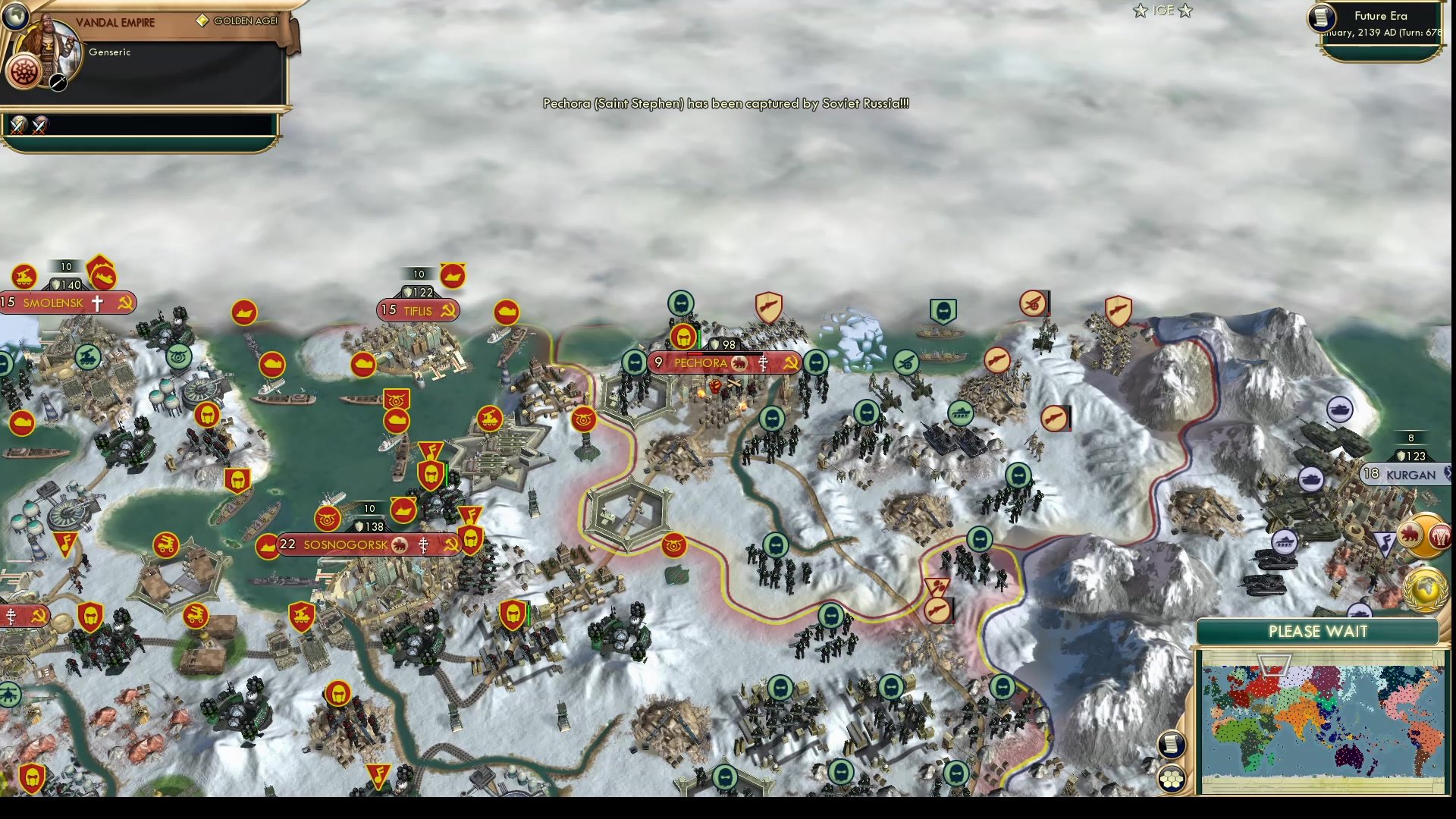Toggle the left star next to IGE

(1139, 11)
